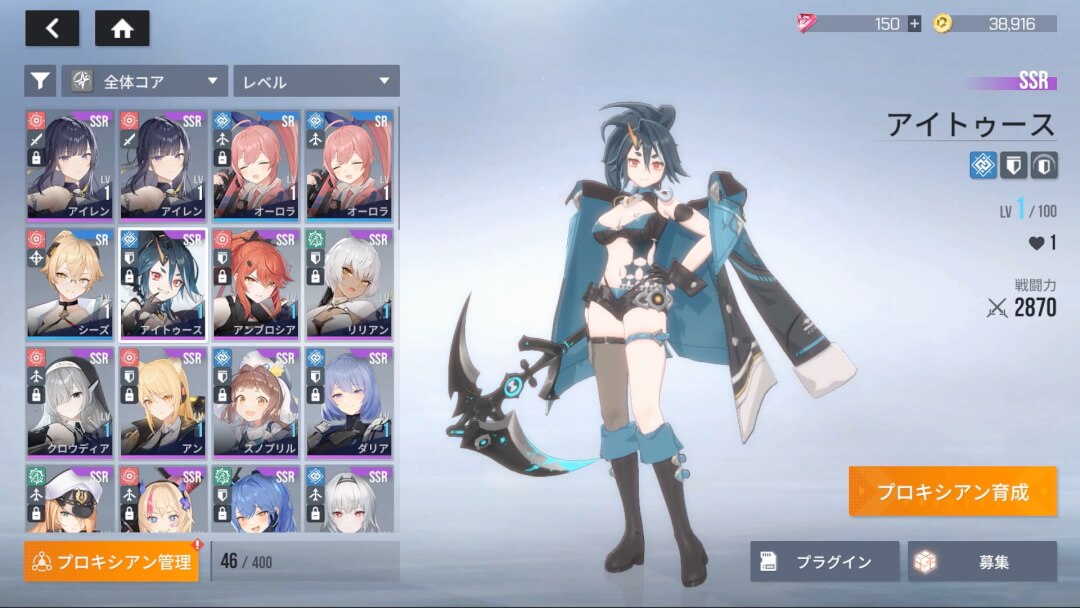Go to the 募集 recruitment screen
Viewport: 1080px width, 608px height.
(x=981, y=562)
